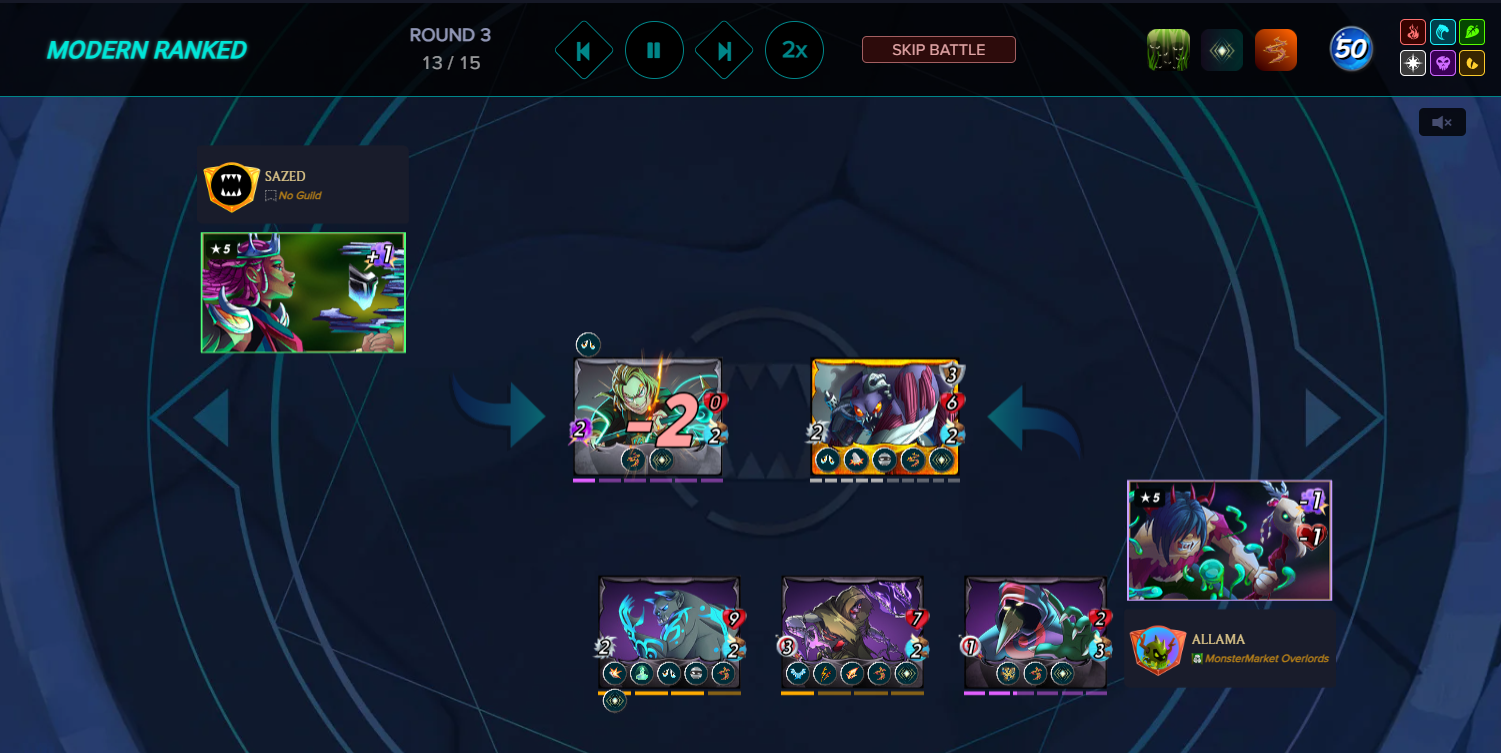Skip back to the previous round
This screenshot has height=753, width=1501.
tap(584, 50)
